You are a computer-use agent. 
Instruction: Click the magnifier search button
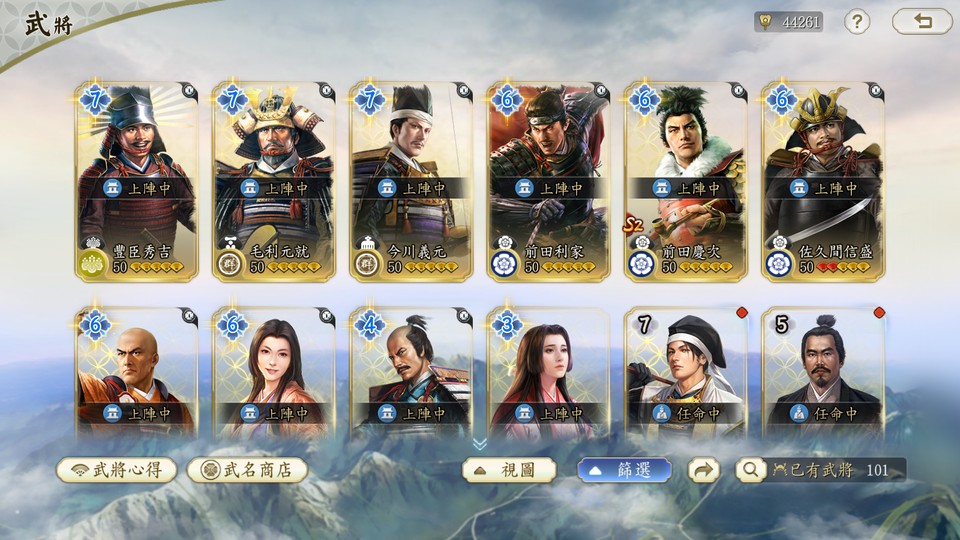749,470
